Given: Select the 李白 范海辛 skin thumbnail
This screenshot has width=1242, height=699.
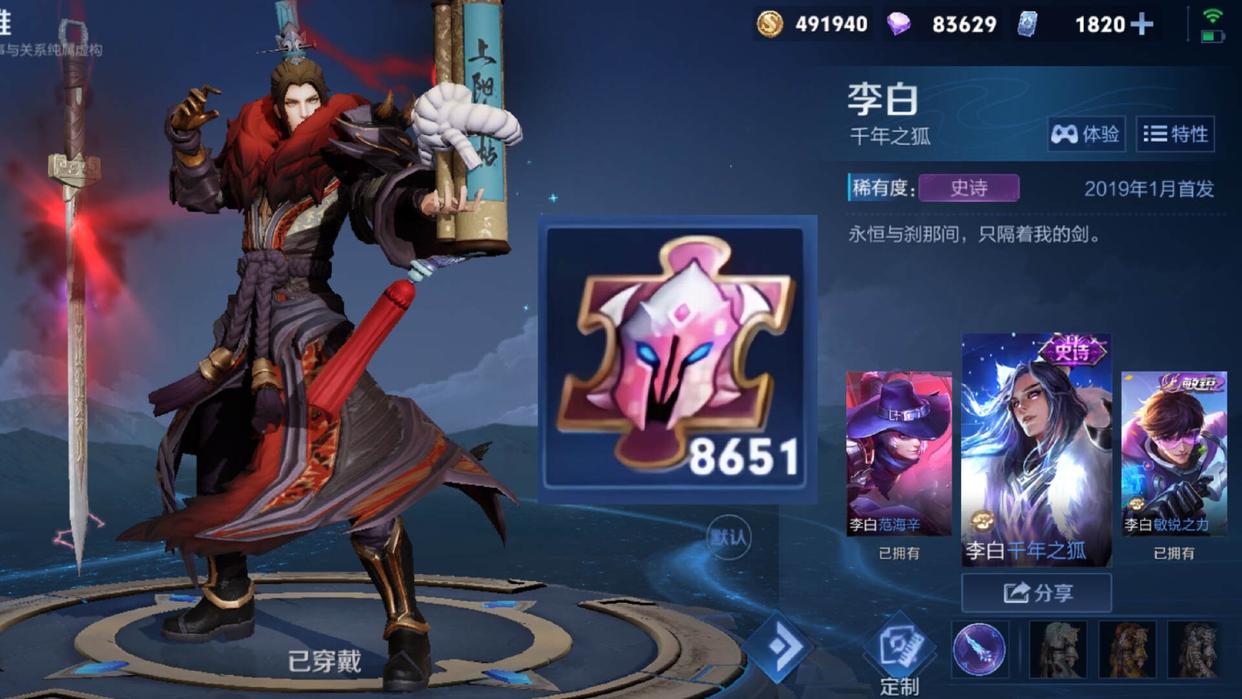Looking at the screenshot, I should [899, 455].
